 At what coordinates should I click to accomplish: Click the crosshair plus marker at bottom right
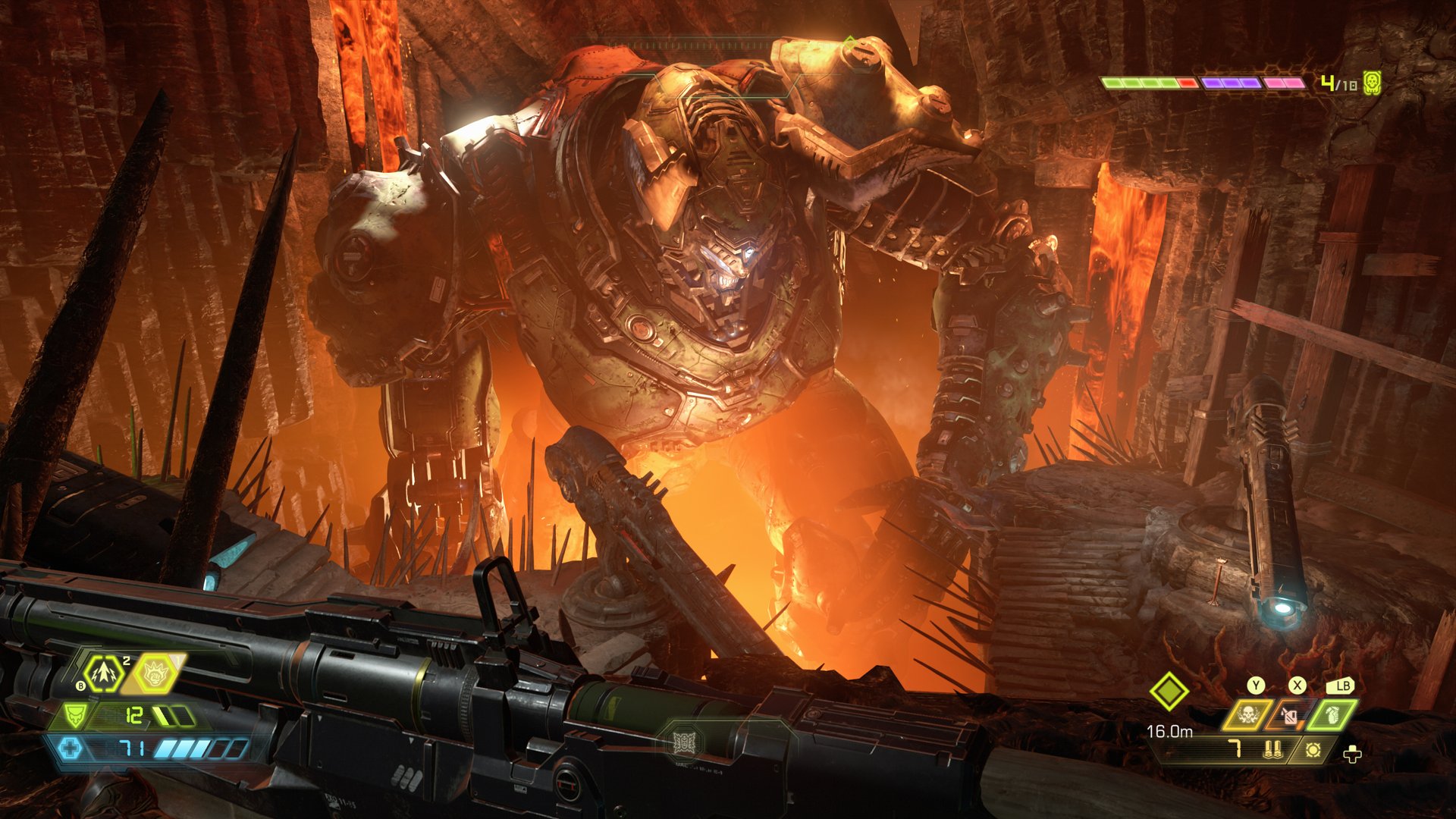[x=1352, y=755]
